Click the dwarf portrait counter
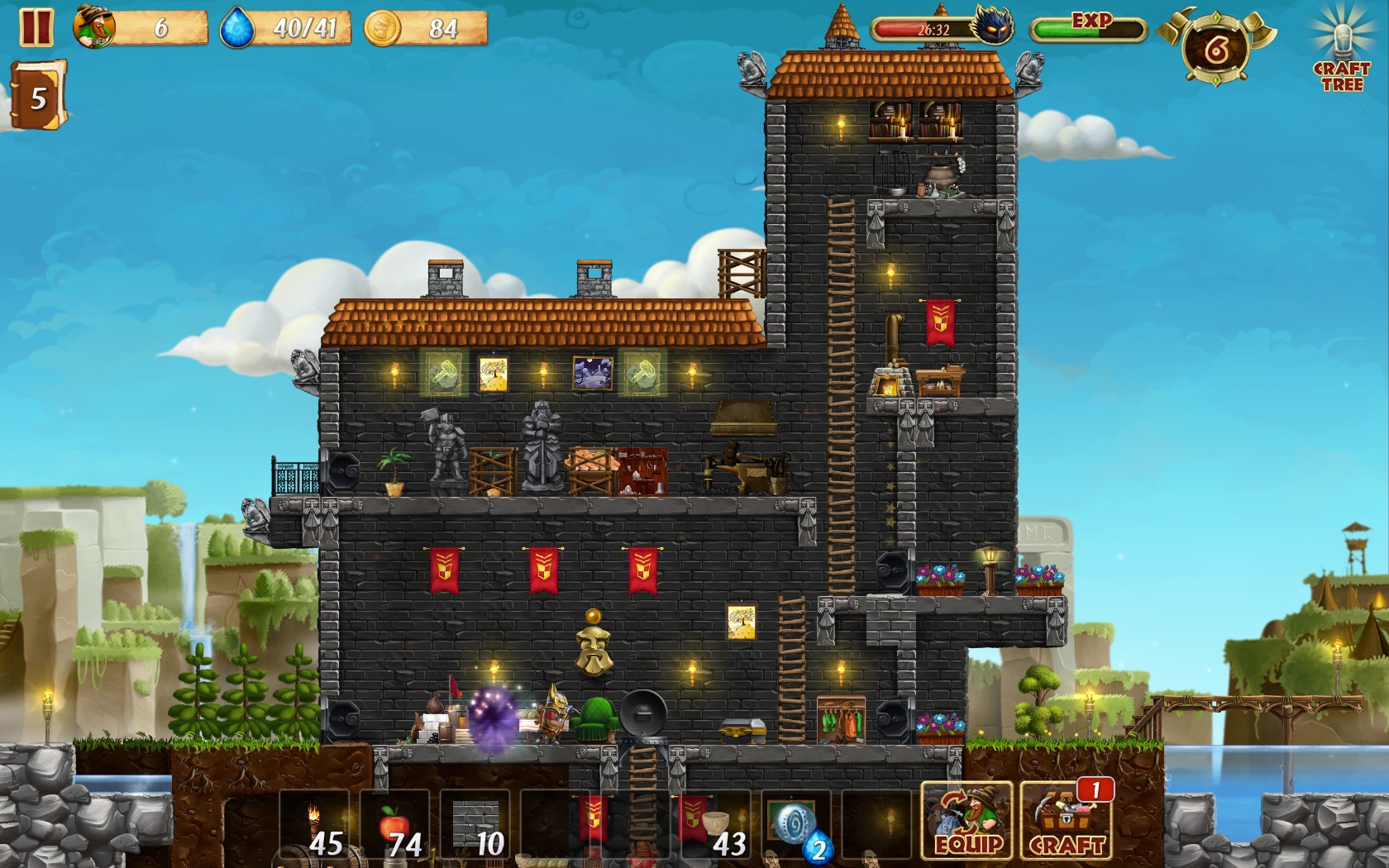The height and width of the screenshot is (868, 1389). 141,28
